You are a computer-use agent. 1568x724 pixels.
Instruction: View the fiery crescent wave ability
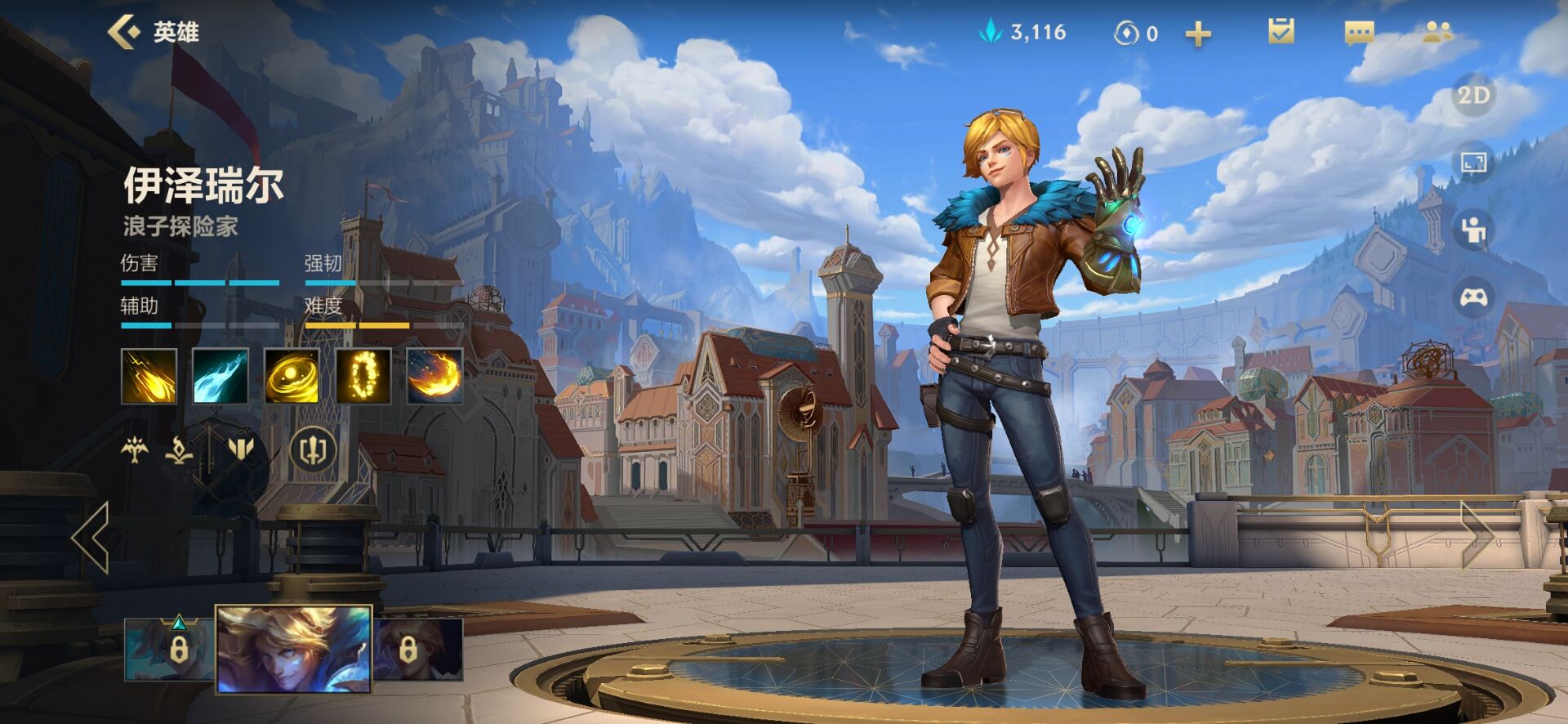pos(434,376)
